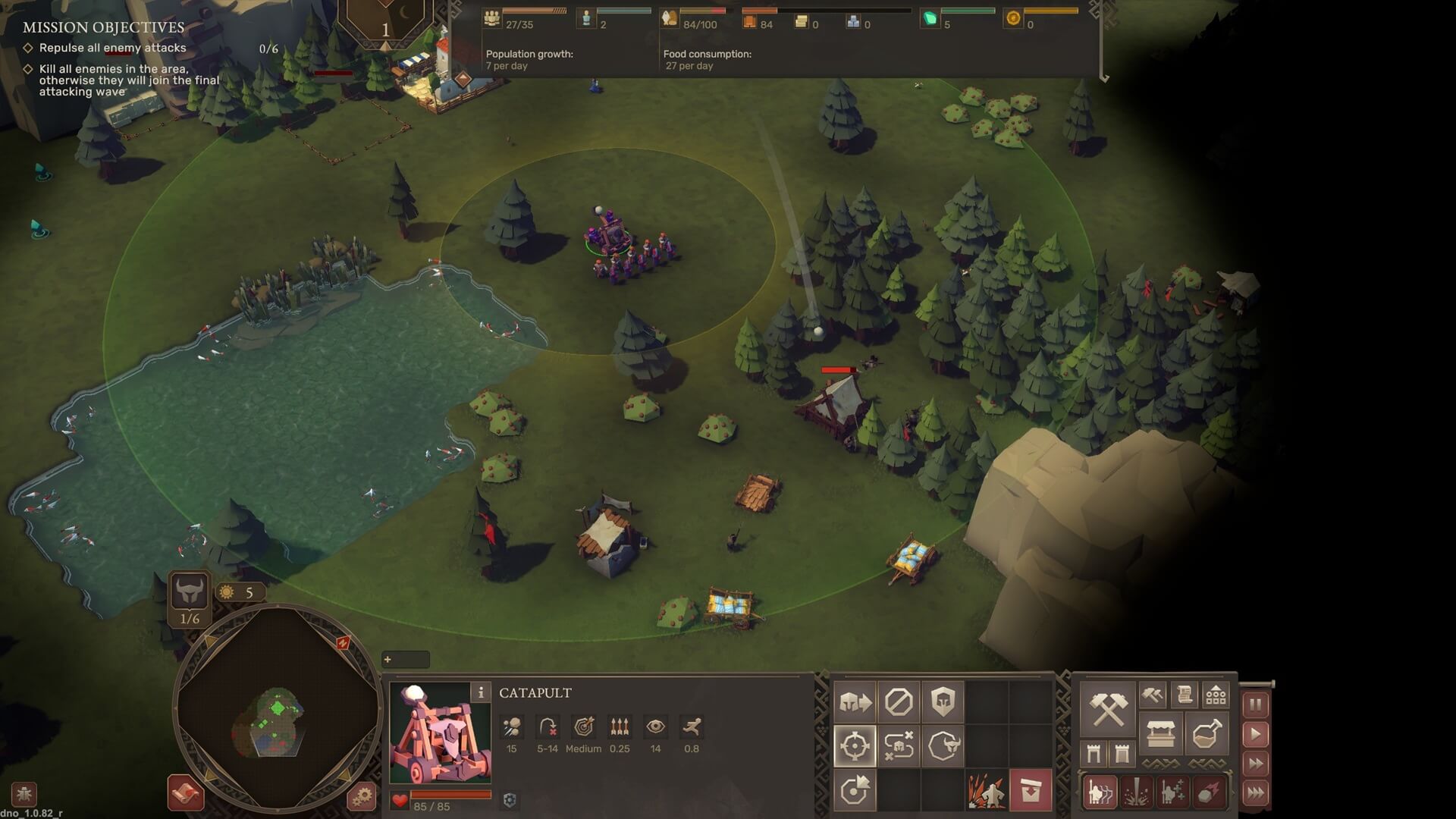Select the hold position shield command
This screenshot has width=1456, height=819.
point(943,702)
